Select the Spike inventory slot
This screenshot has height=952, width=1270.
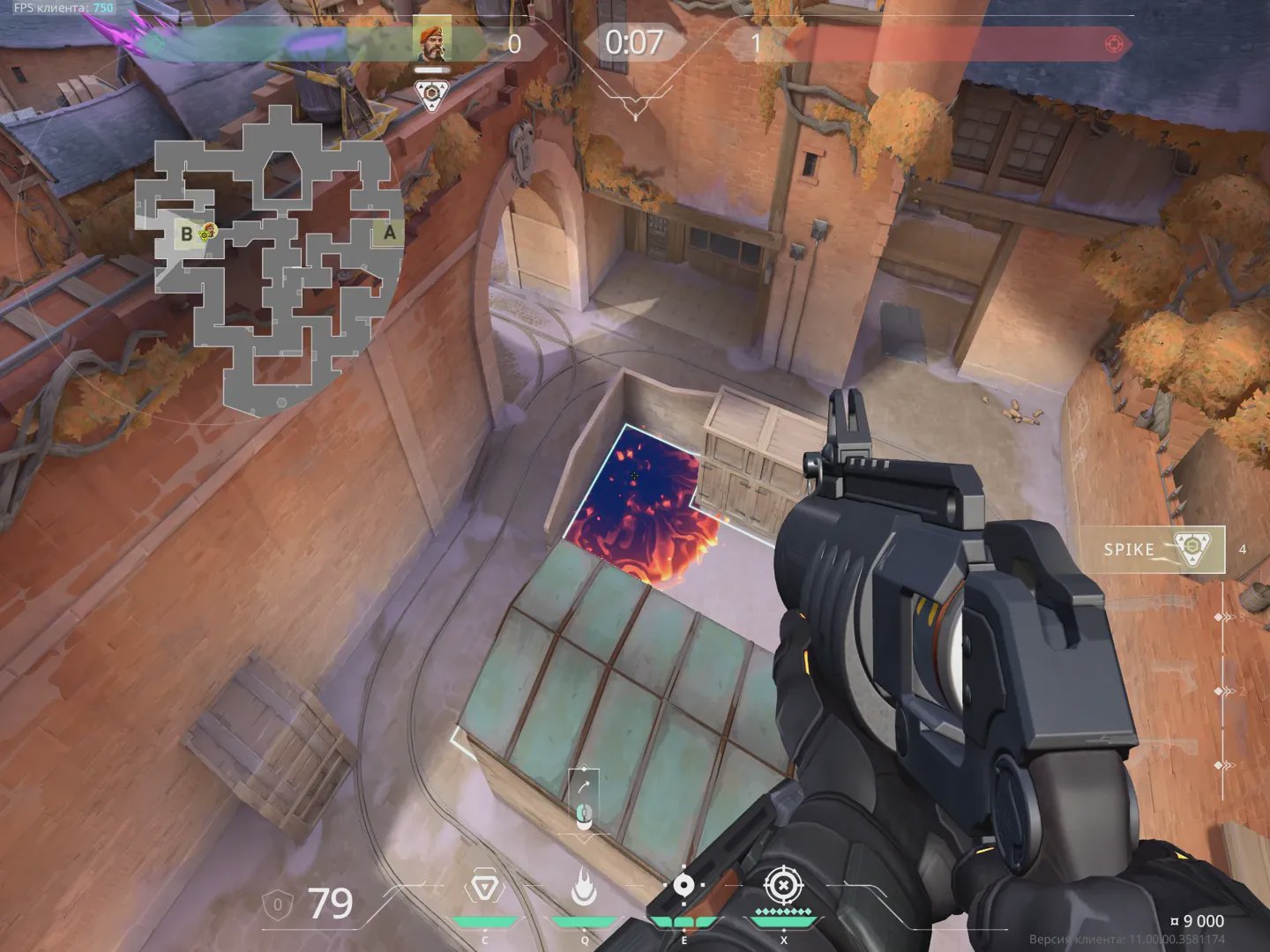pos(1152,549)
